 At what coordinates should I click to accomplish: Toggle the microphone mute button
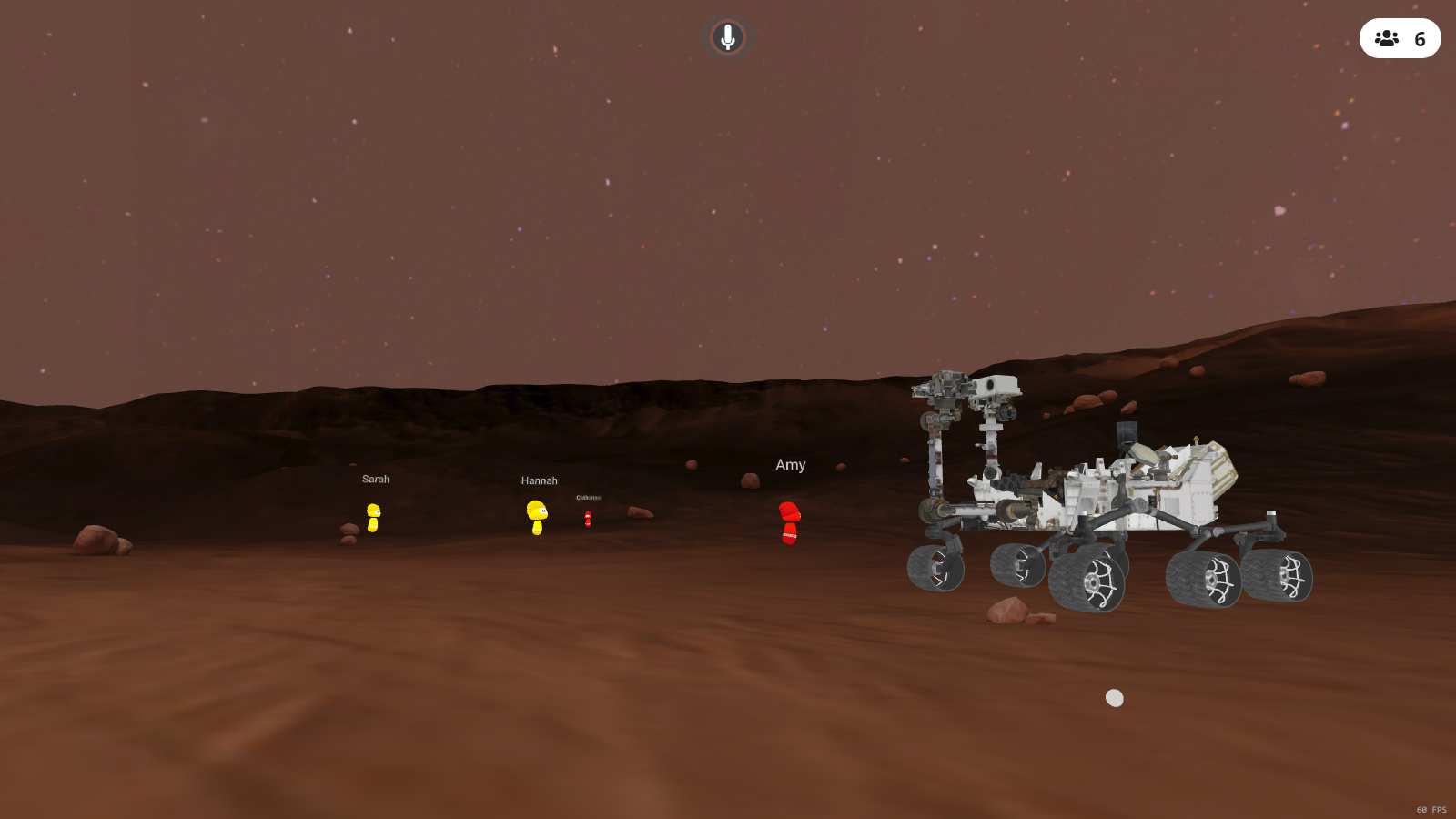pos(727,37)
